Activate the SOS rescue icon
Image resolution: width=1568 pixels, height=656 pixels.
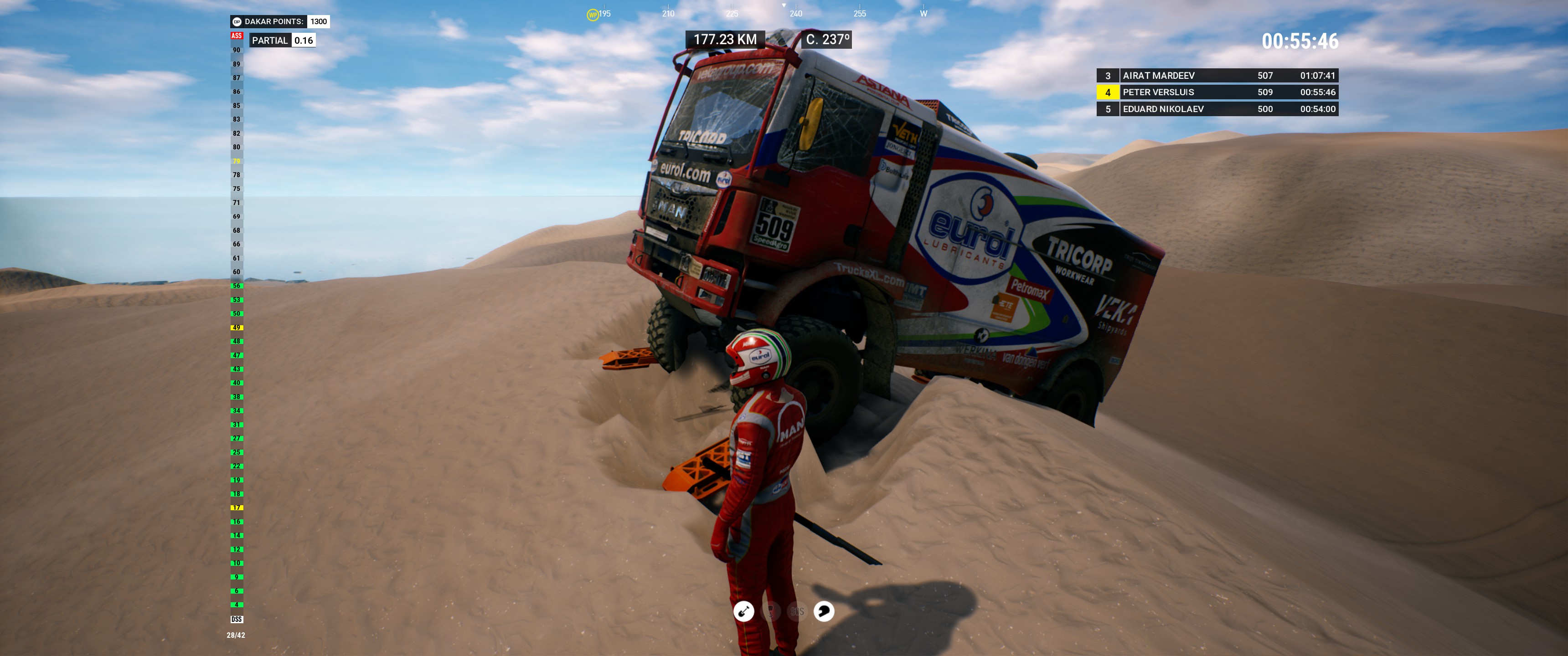797,611
